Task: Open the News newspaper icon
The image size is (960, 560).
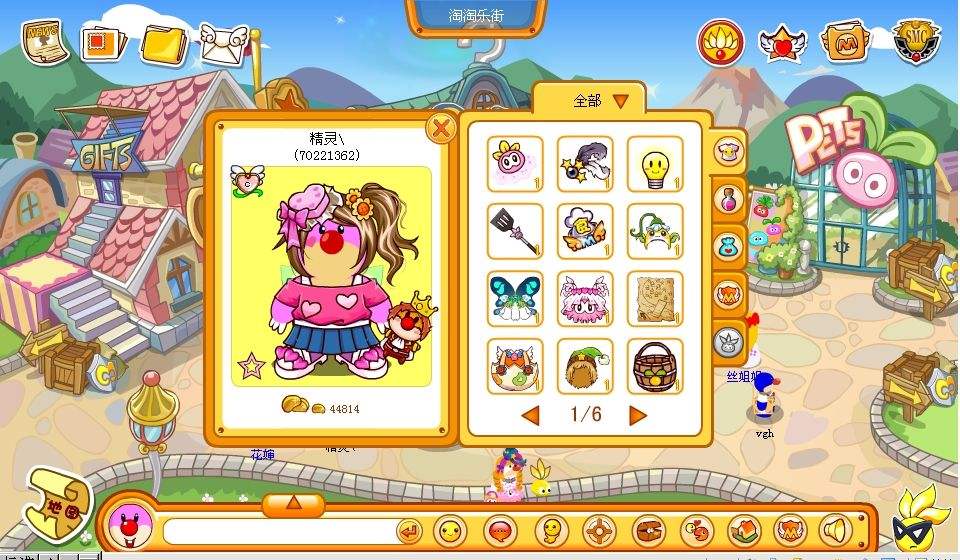Action: pos(46,41)
